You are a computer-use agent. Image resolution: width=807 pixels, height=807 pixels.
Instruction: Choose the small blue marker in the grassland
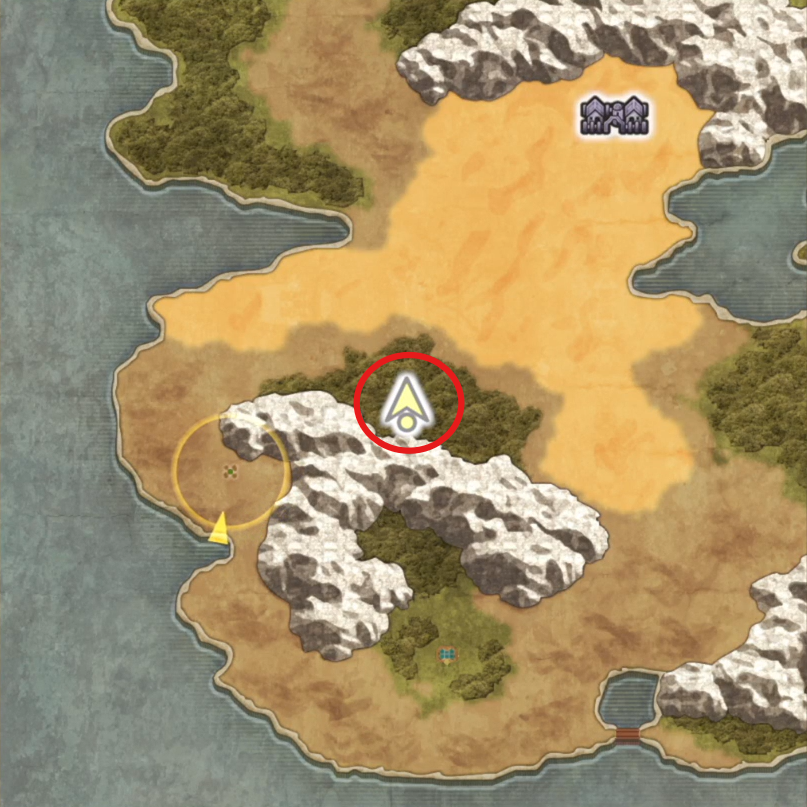point(446,656)
